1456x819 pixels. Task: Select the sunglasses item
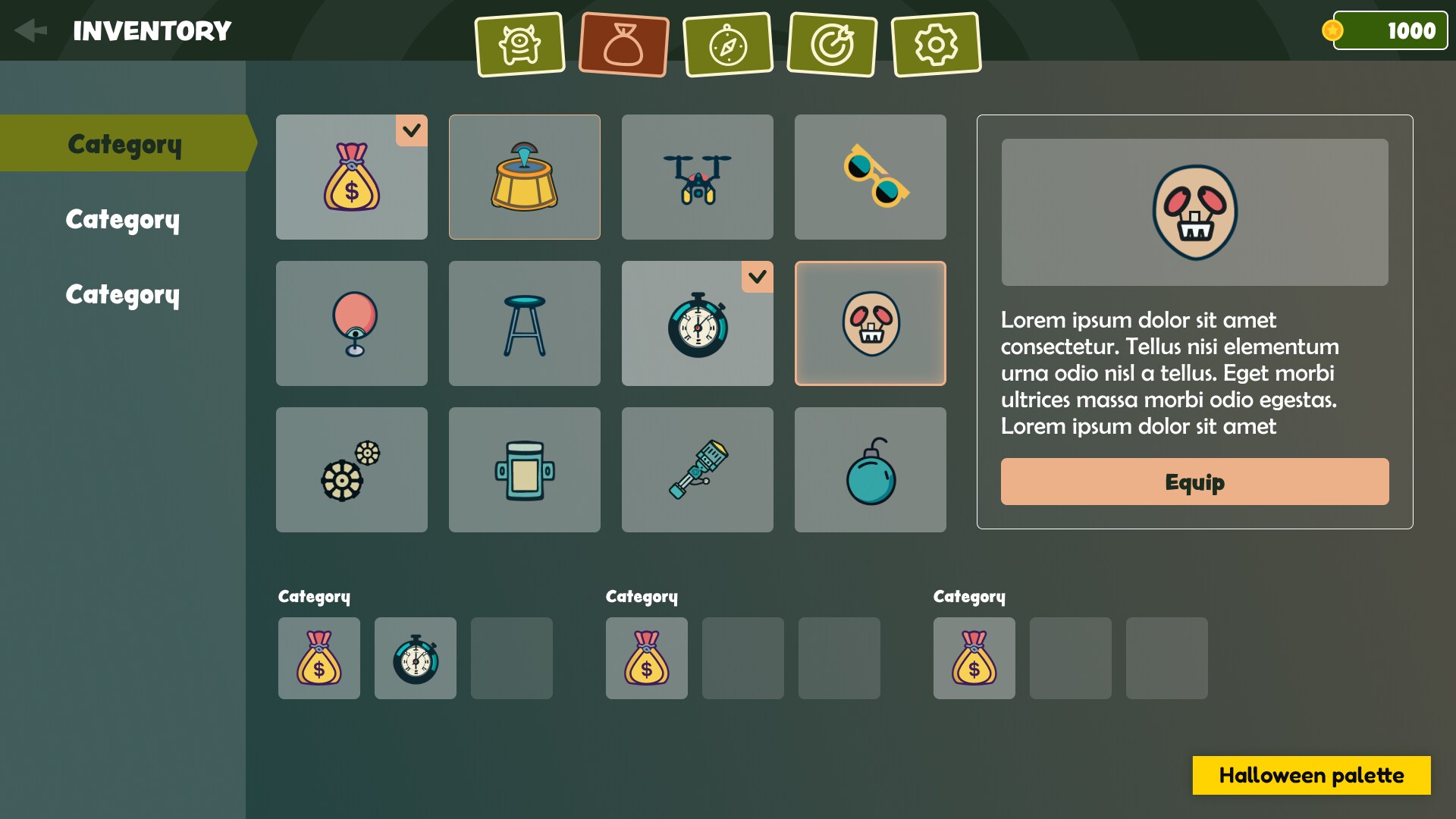point(870,177)
